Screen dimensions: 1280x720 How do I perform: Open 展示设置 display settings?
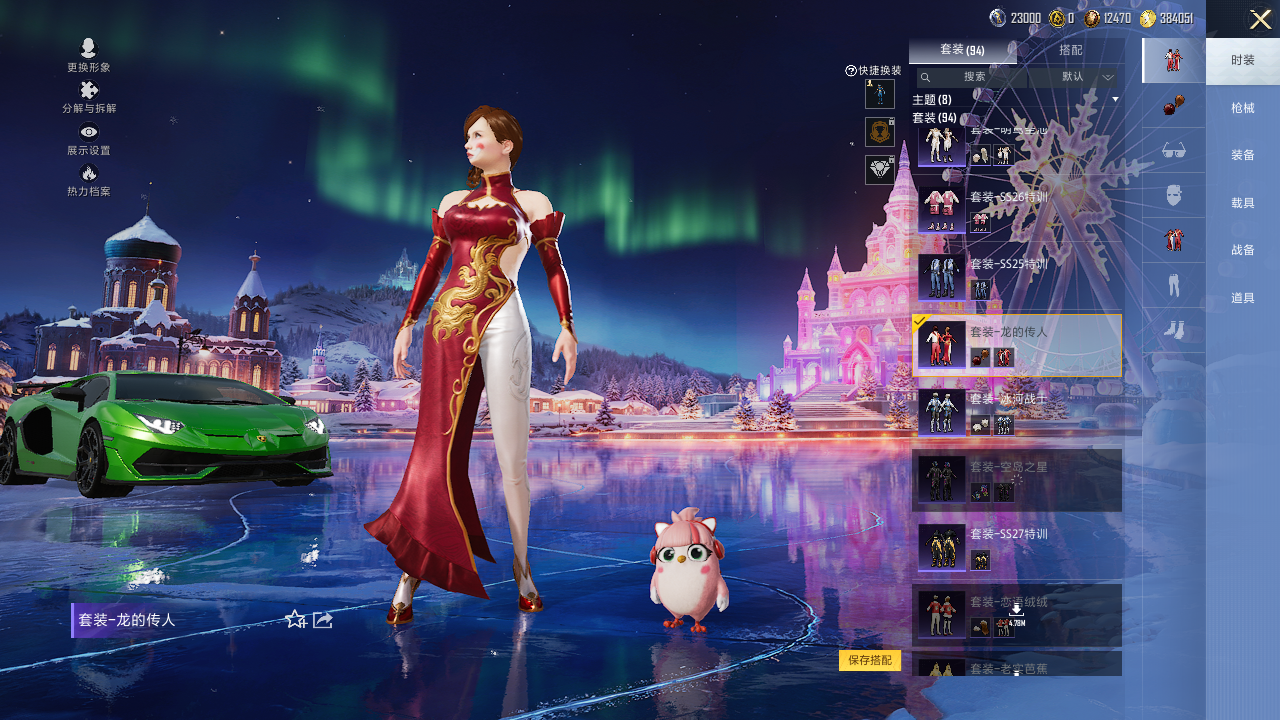[89, 138]
